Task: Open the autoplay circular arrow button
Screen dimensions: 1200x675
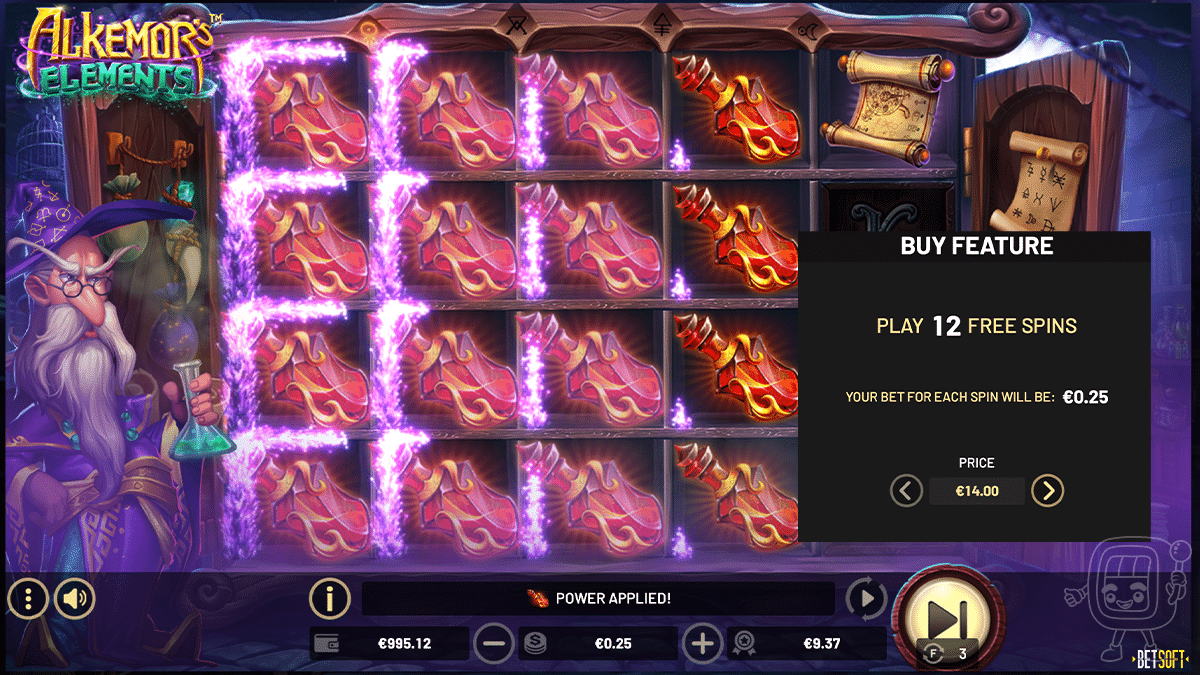Action: (866, 599)
